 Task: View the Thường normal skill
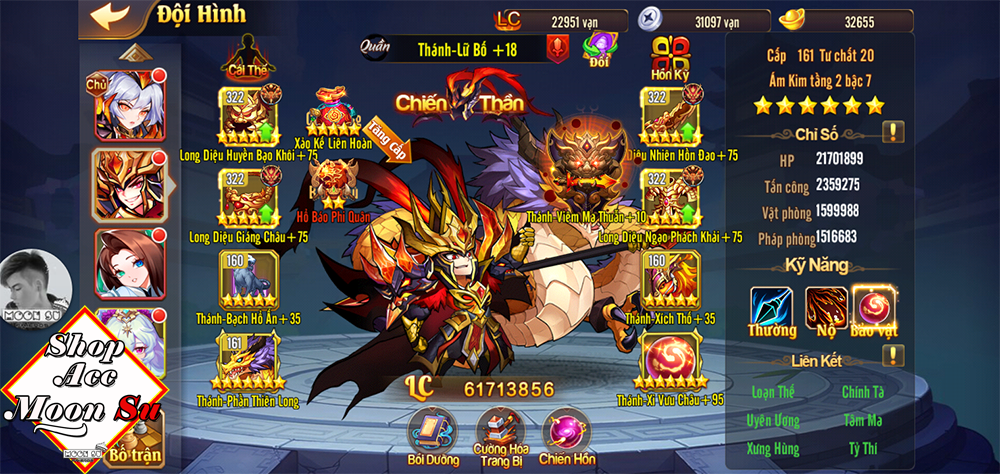(771, 305)
